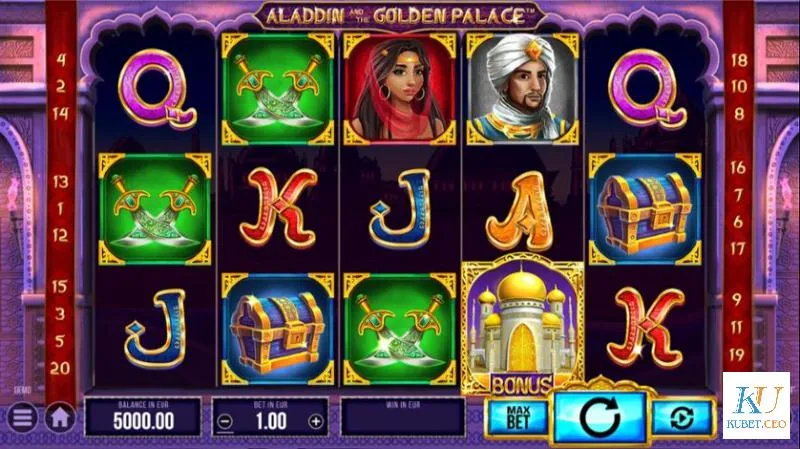Turn on autoplay spins
The image size is (800, 449).
682,416
